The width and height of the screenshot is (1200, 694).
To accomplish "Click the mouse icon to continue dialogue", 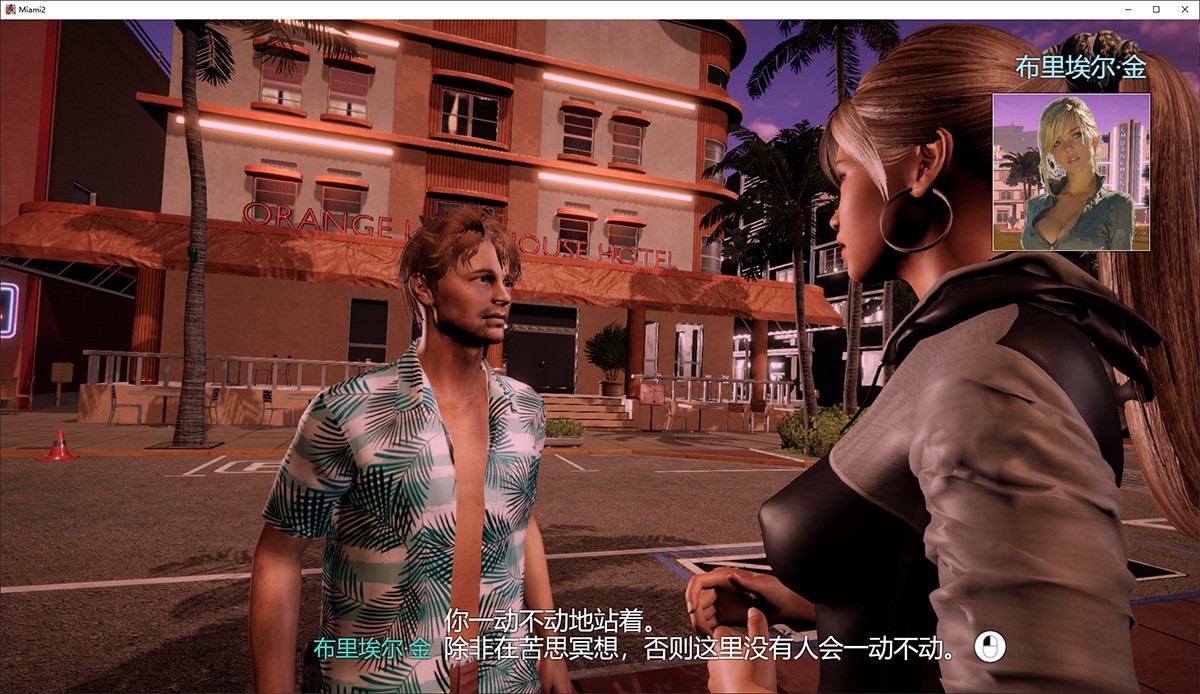I will [x=989, y=647].
